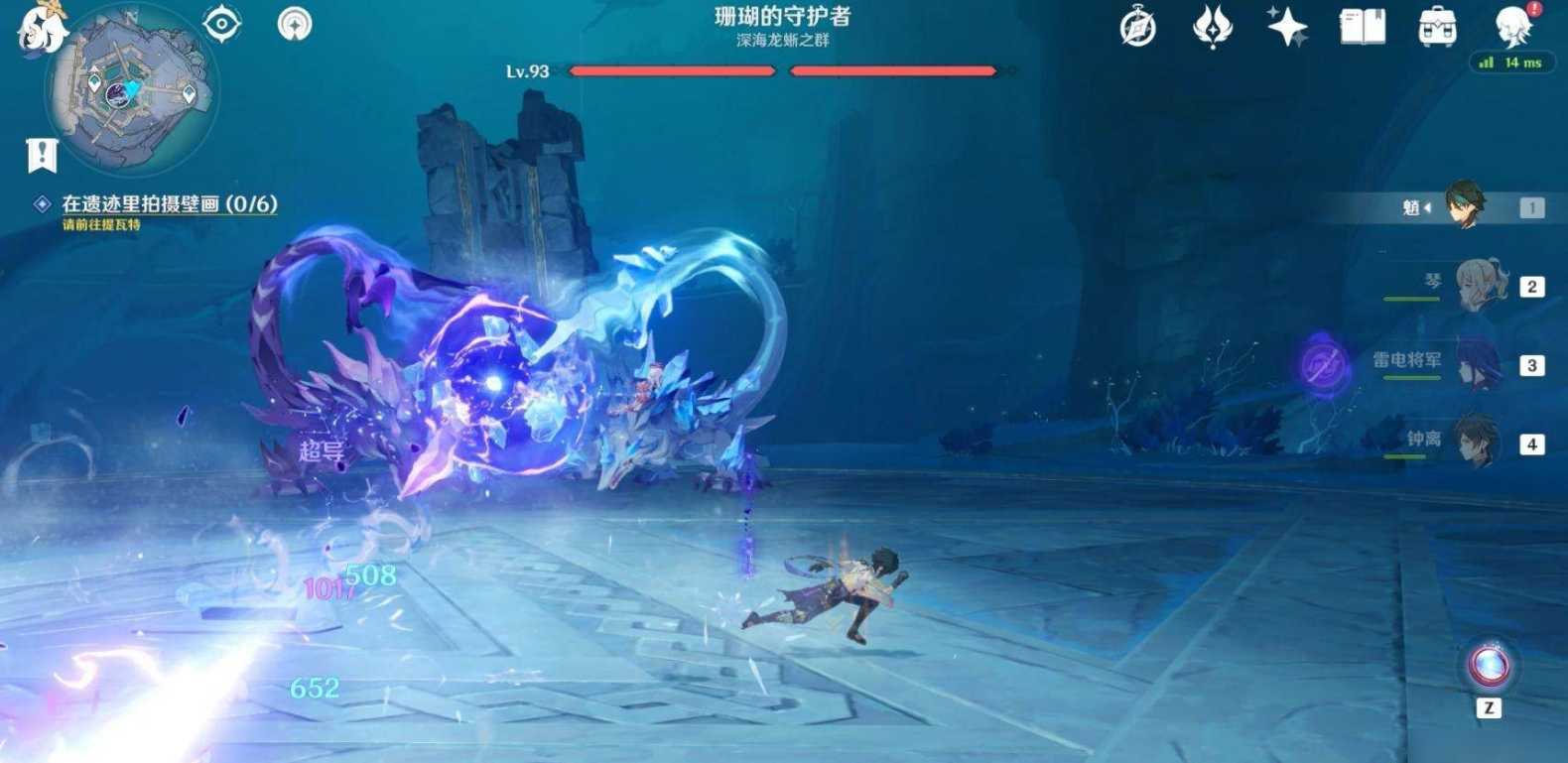Switch to Raiden Shogun in party slot 3

point(1478,363)
